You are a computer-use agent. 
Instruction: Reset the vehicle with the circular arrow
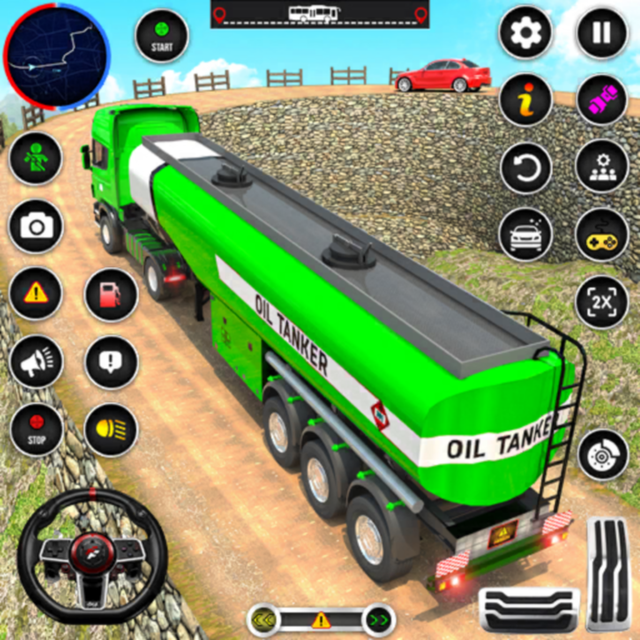click(526, 167)
